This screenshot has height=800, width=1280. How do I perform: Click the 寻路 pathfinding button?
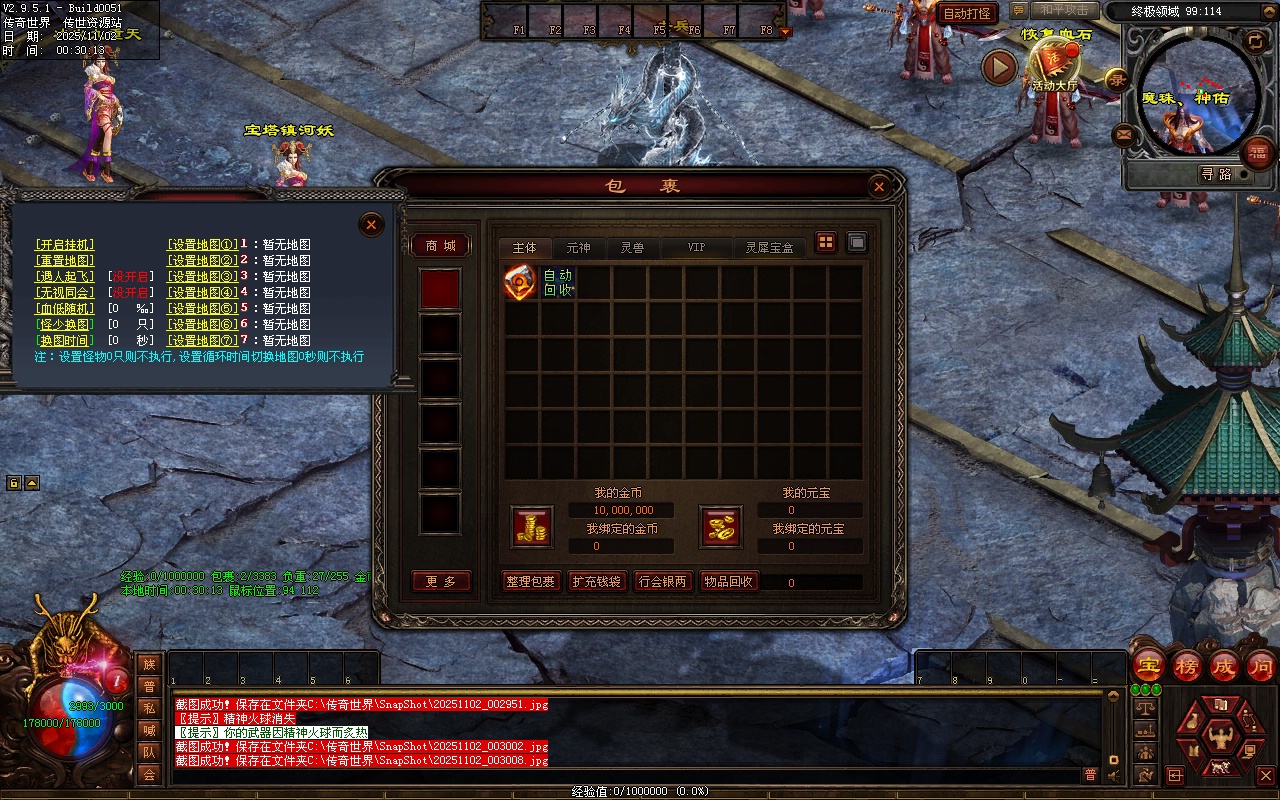point(1216,174)
